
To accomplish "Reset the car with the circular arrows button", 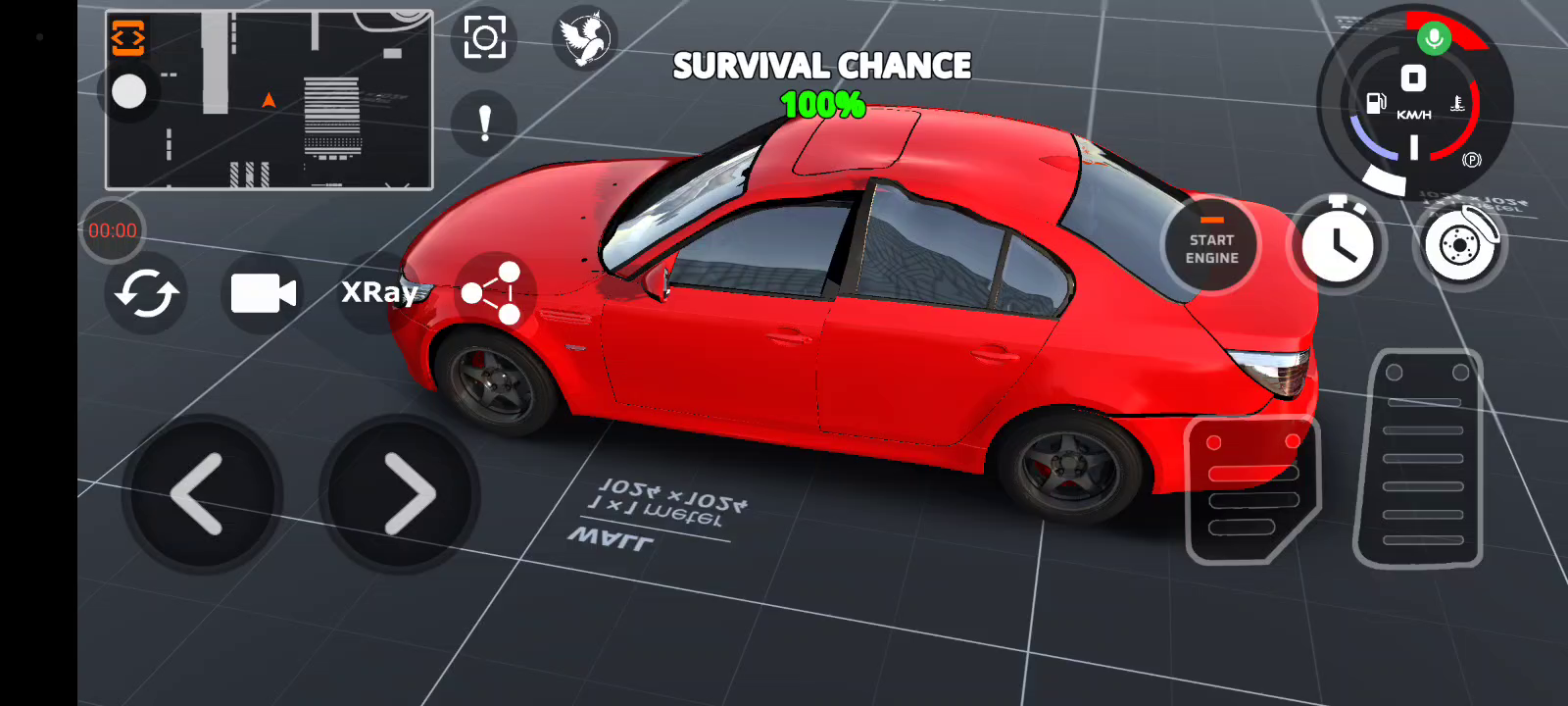I will [x=146, y=293].
